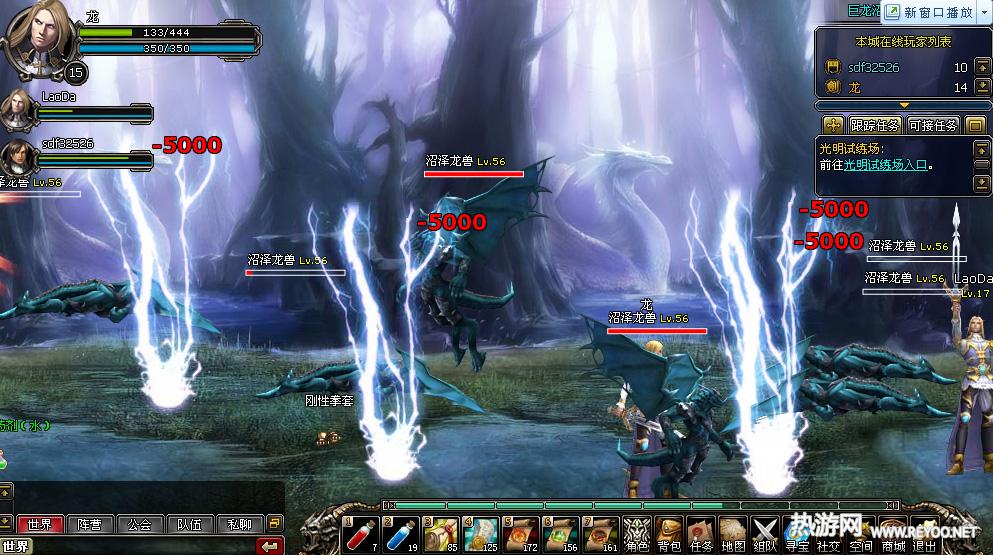The image size is (993, 555).
Task: Open the 组队 team menu
Action: [765, 531]
